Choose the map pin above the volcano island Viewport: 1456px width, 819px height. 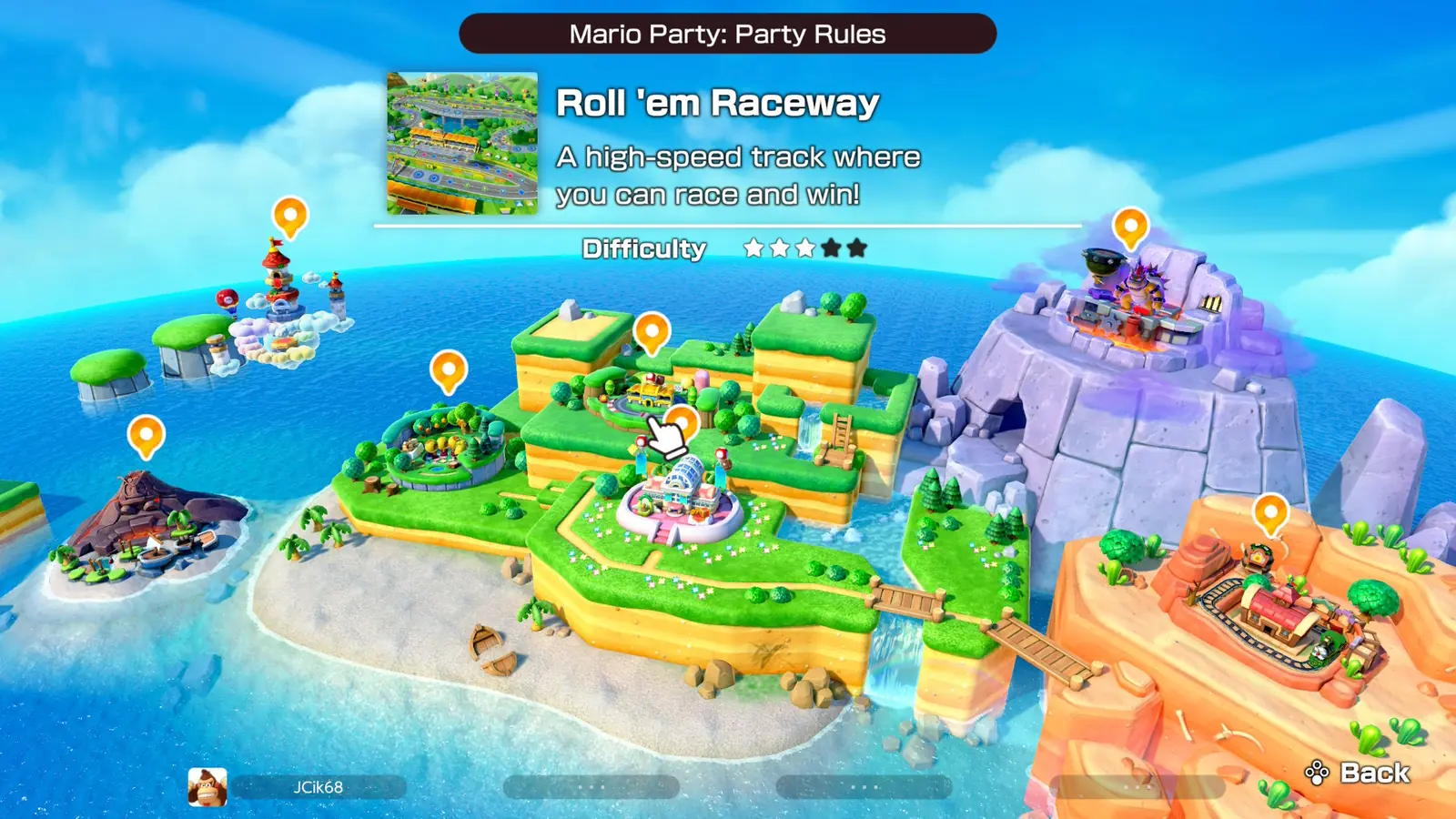coord(146,435)
